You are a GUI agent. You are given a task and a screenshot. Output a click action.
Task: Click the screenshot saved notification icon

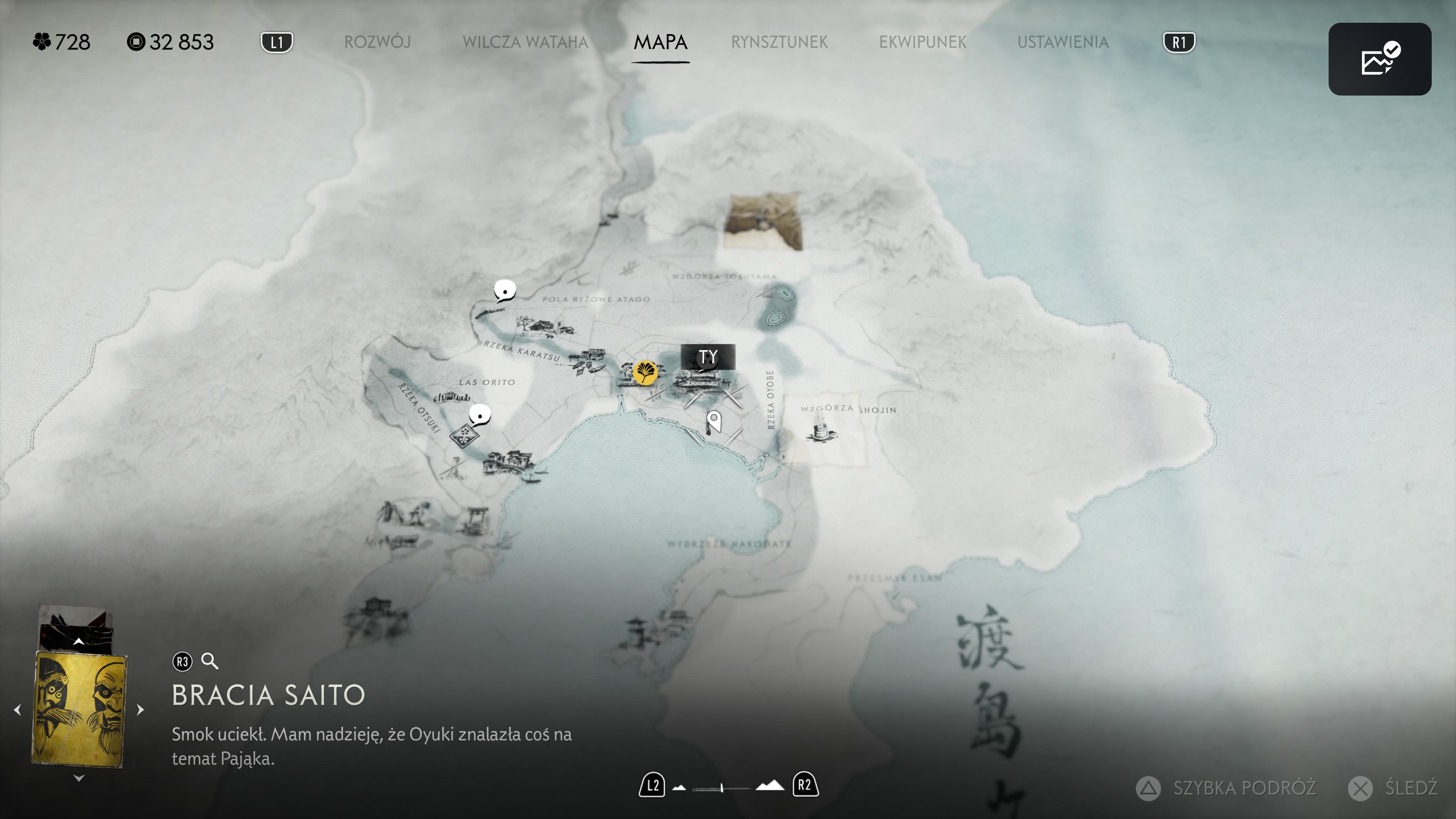[x=1379, y=59]
